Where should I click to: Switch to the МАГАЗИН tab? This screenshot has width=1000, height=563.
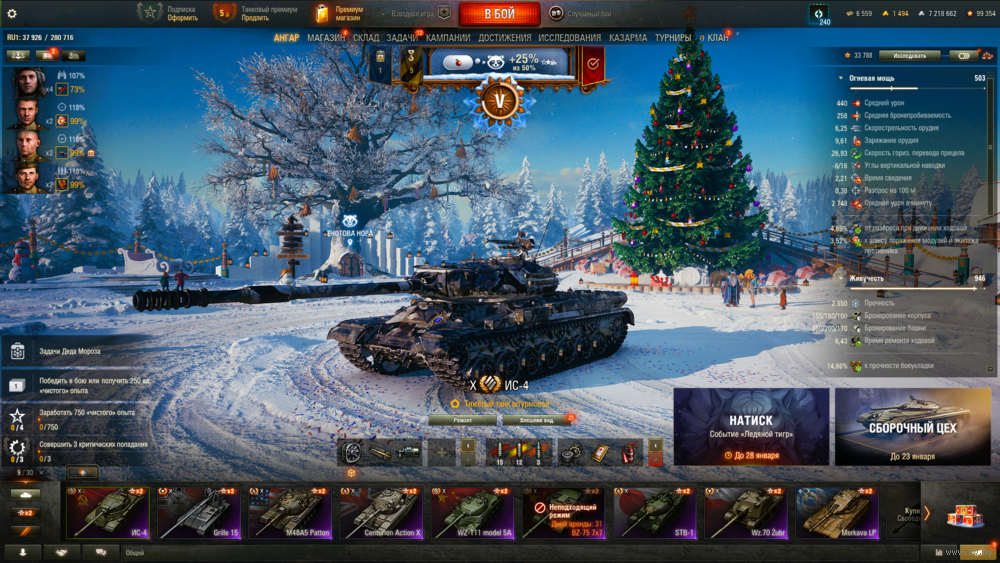point(326,38)
